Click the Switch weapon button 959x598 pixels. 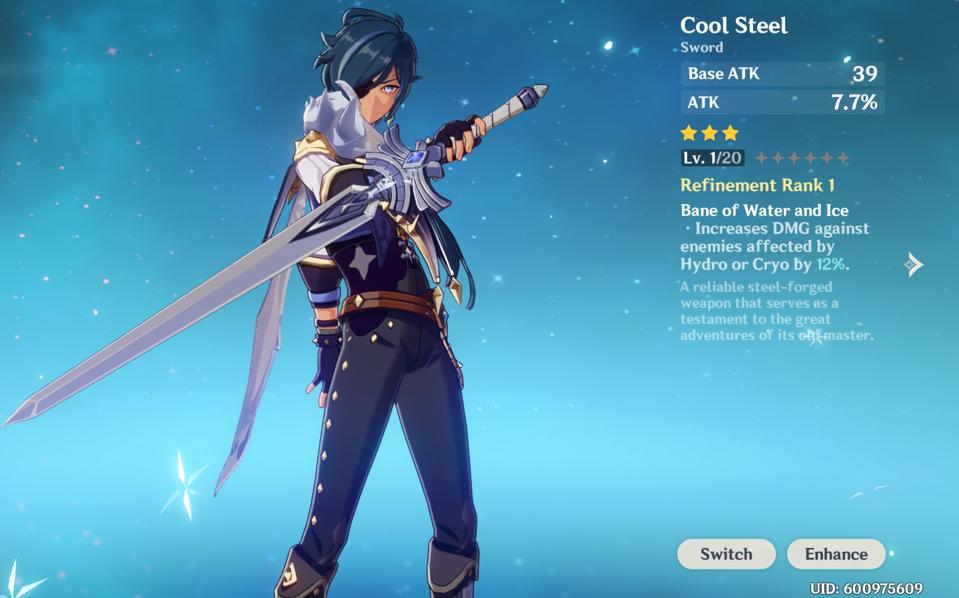726,554
